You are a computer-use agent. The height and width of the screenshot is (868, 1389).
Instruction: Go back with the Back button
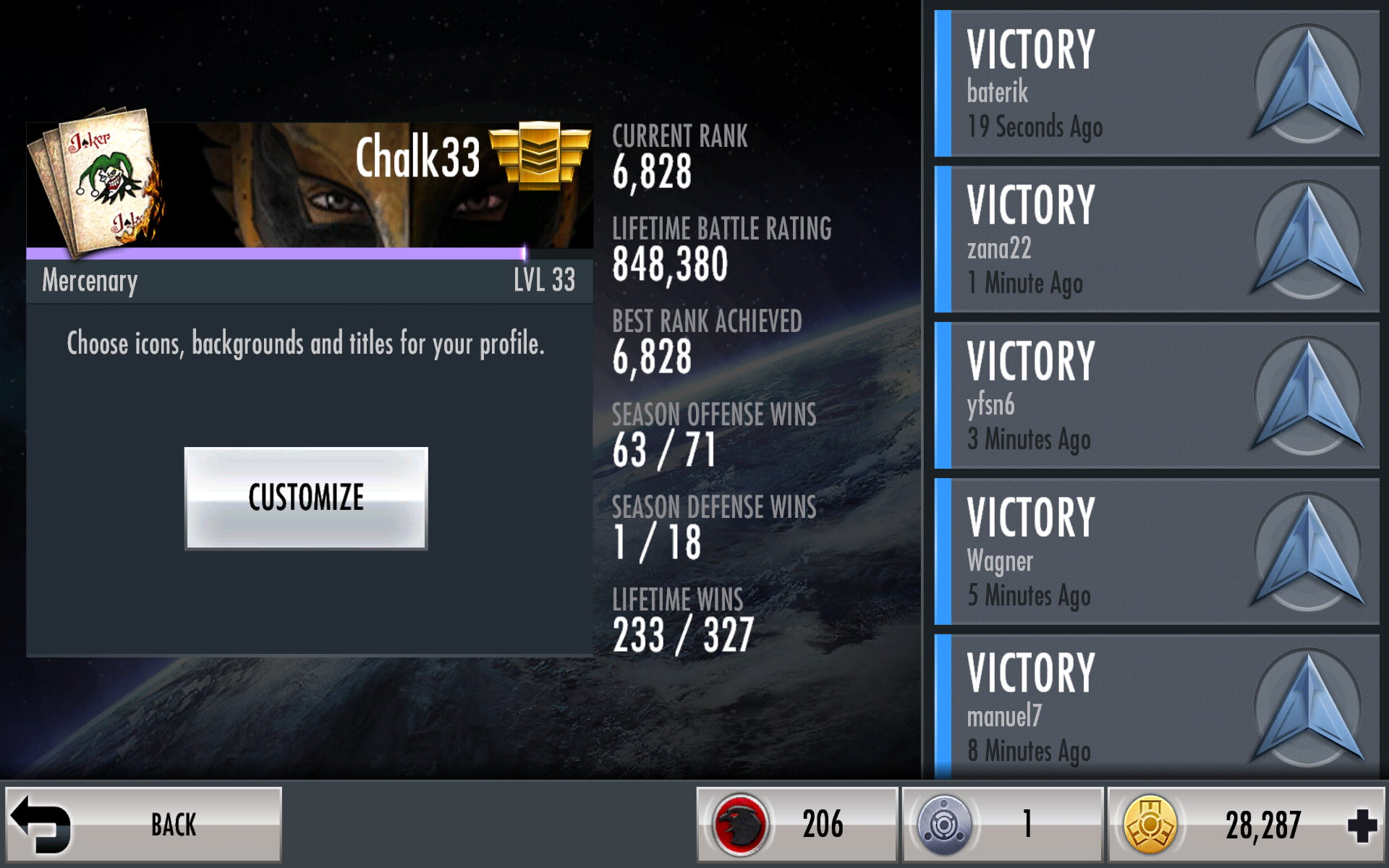click(x=143, y=825)
